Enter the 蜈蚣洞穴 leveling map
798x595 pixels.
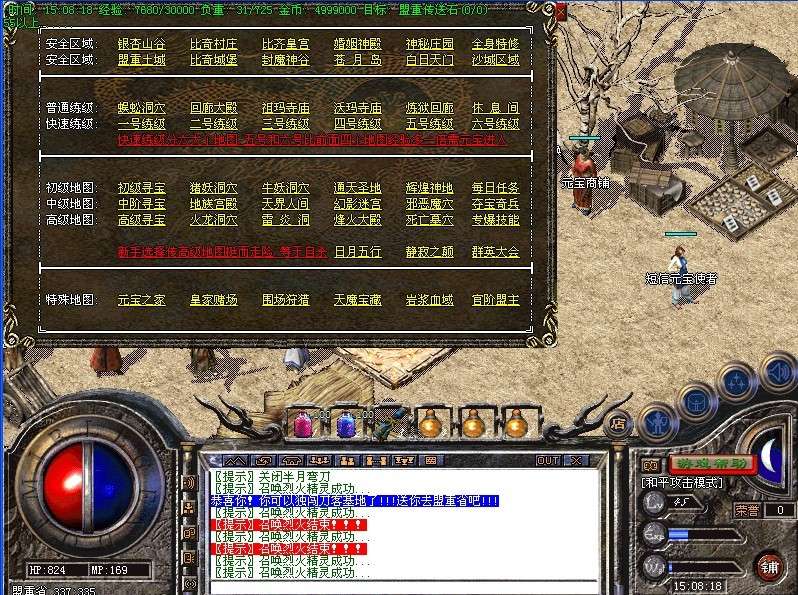point(143,108)
